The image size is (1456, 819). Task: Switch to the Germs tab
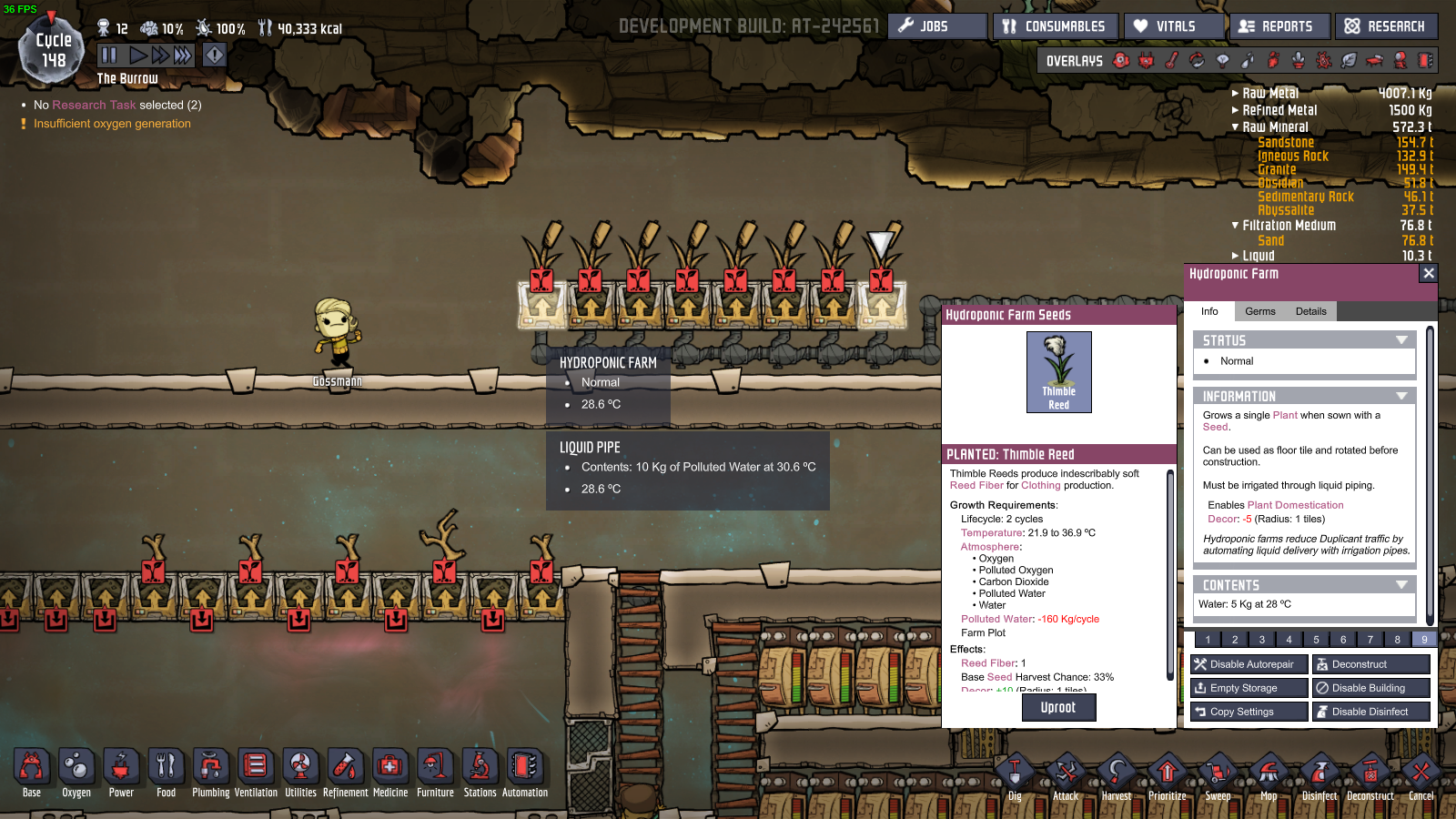[1259, 310]
